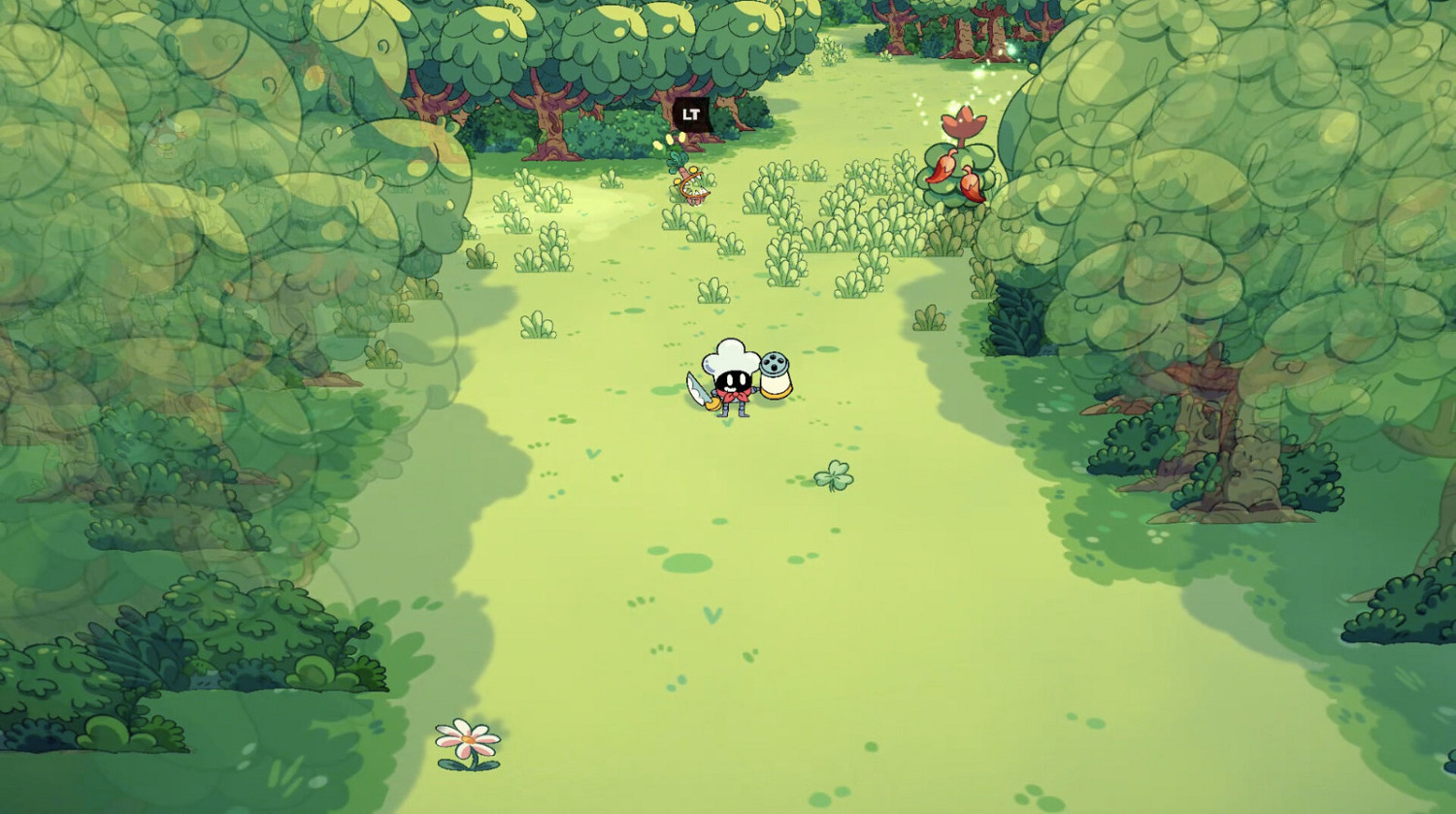Click the chef's kitchen knife
This screenshot has height=814, width=1456.
pos(698,387)
